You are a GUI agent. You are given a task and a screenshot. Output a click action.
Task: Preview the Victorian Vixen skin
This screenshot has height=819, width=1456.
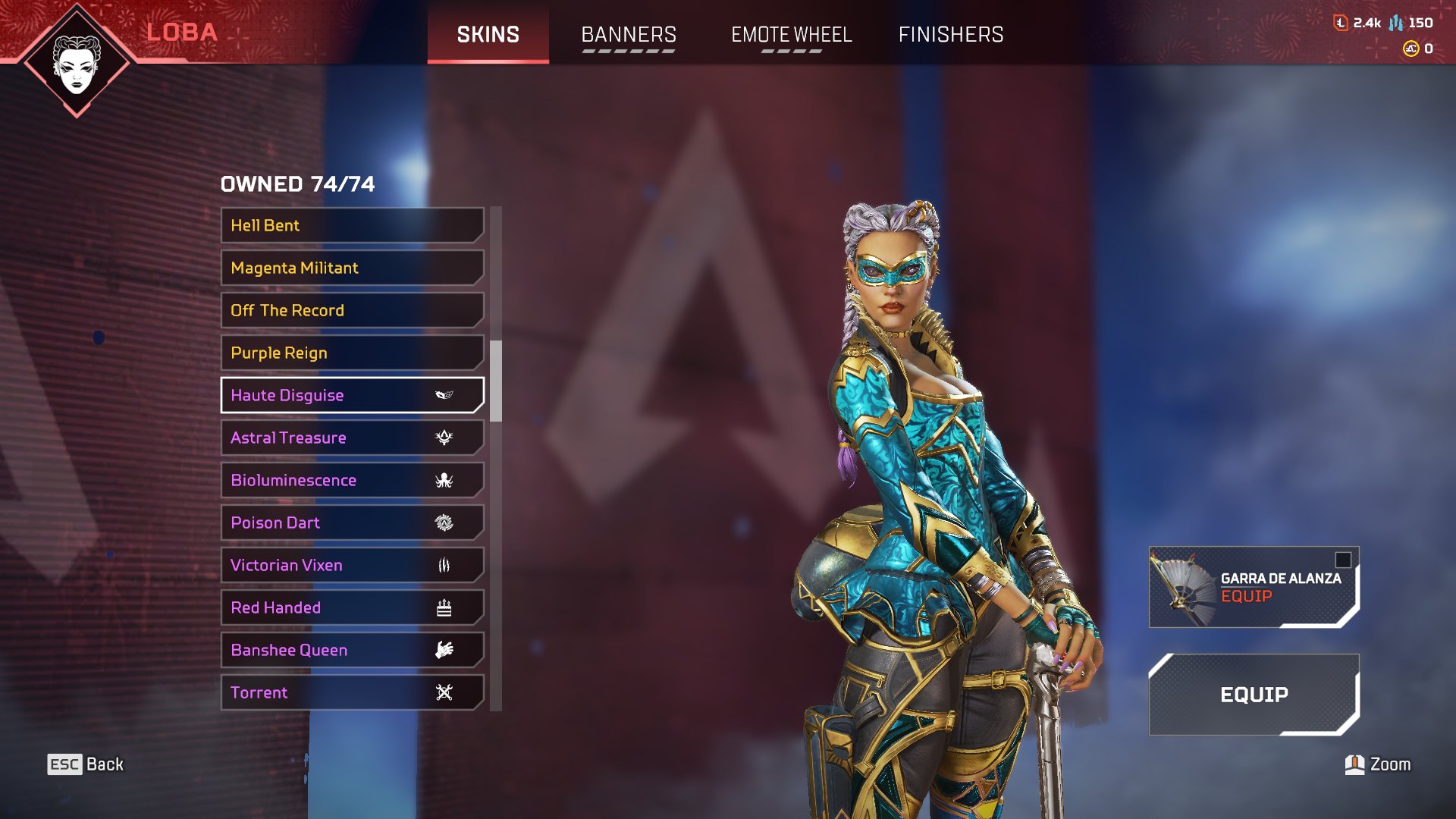click(x=352, y=565)
